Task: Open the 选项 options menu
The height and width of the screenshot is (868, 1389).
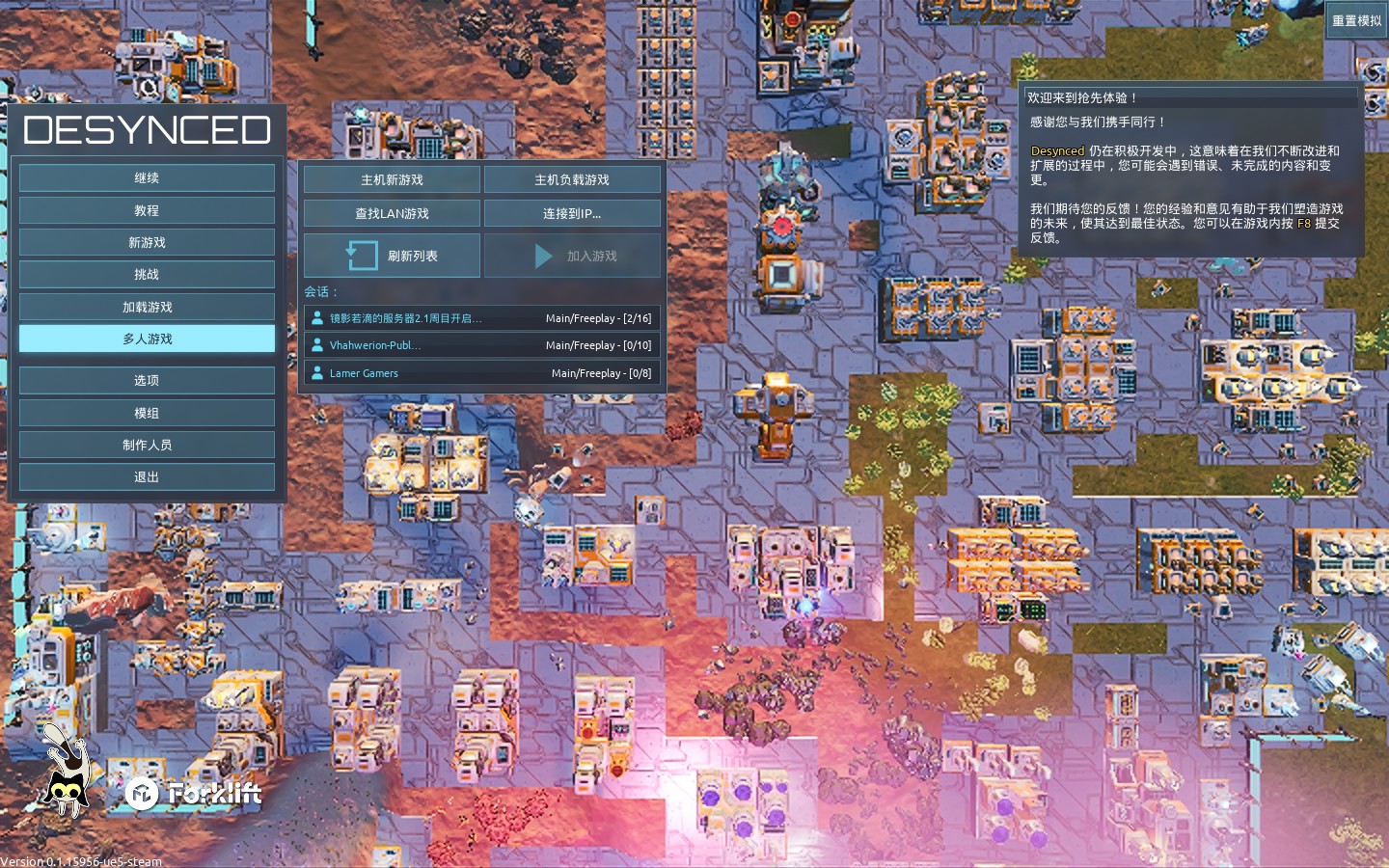Action: pos(147,380)
